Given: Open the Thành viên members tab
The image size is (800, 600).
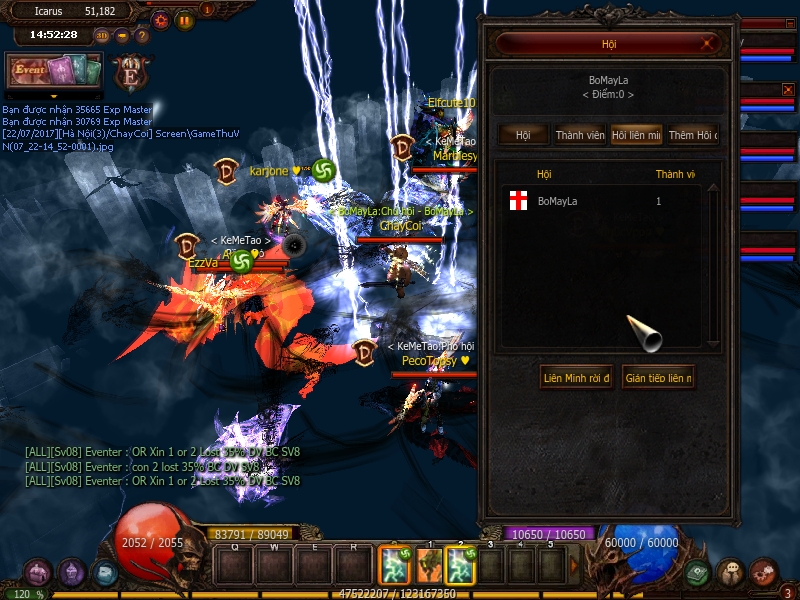Looking at the screenshot, I should coord(580,135).
